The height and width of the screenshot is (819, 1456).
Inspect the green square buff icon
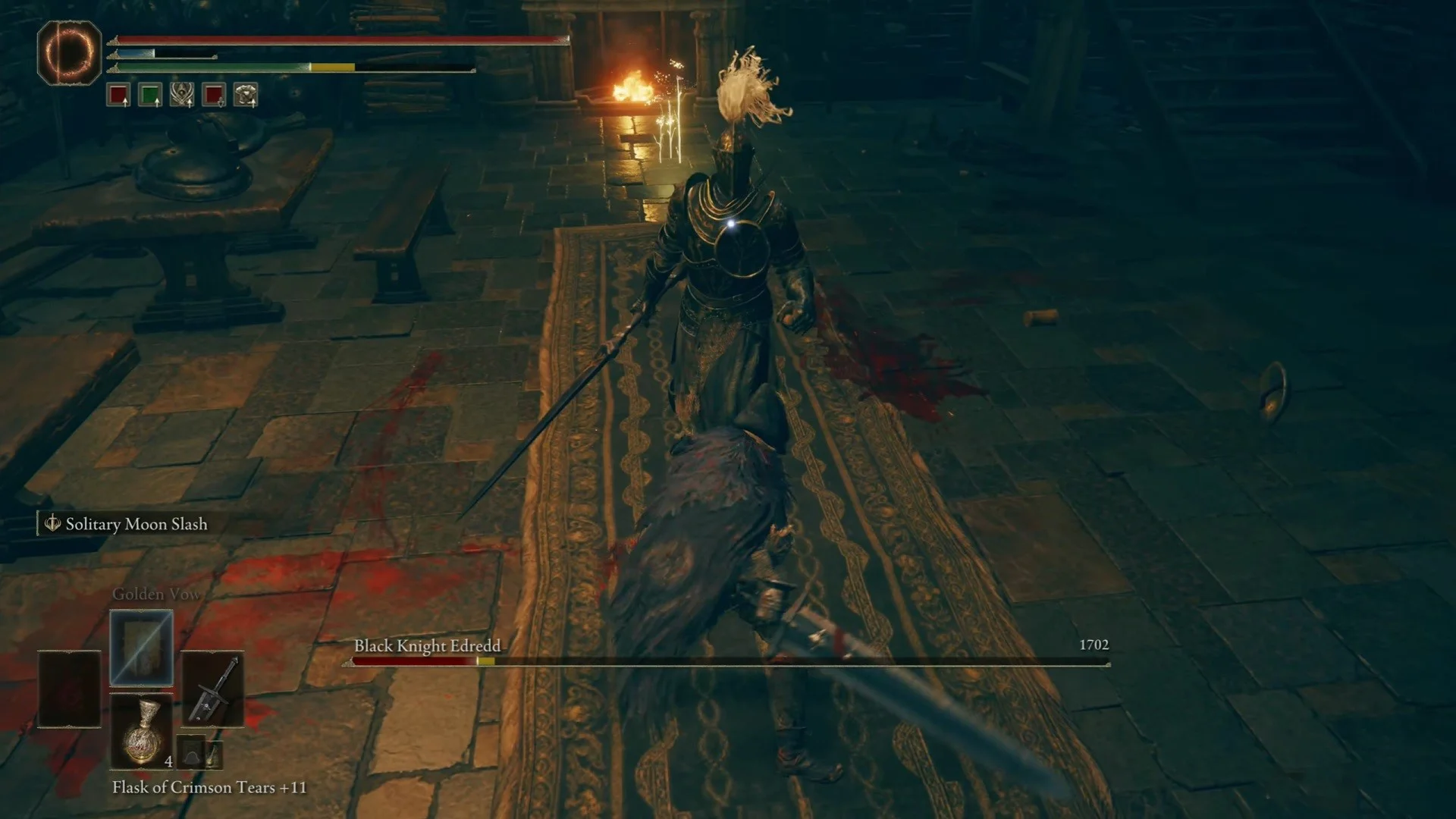(150, 95)
